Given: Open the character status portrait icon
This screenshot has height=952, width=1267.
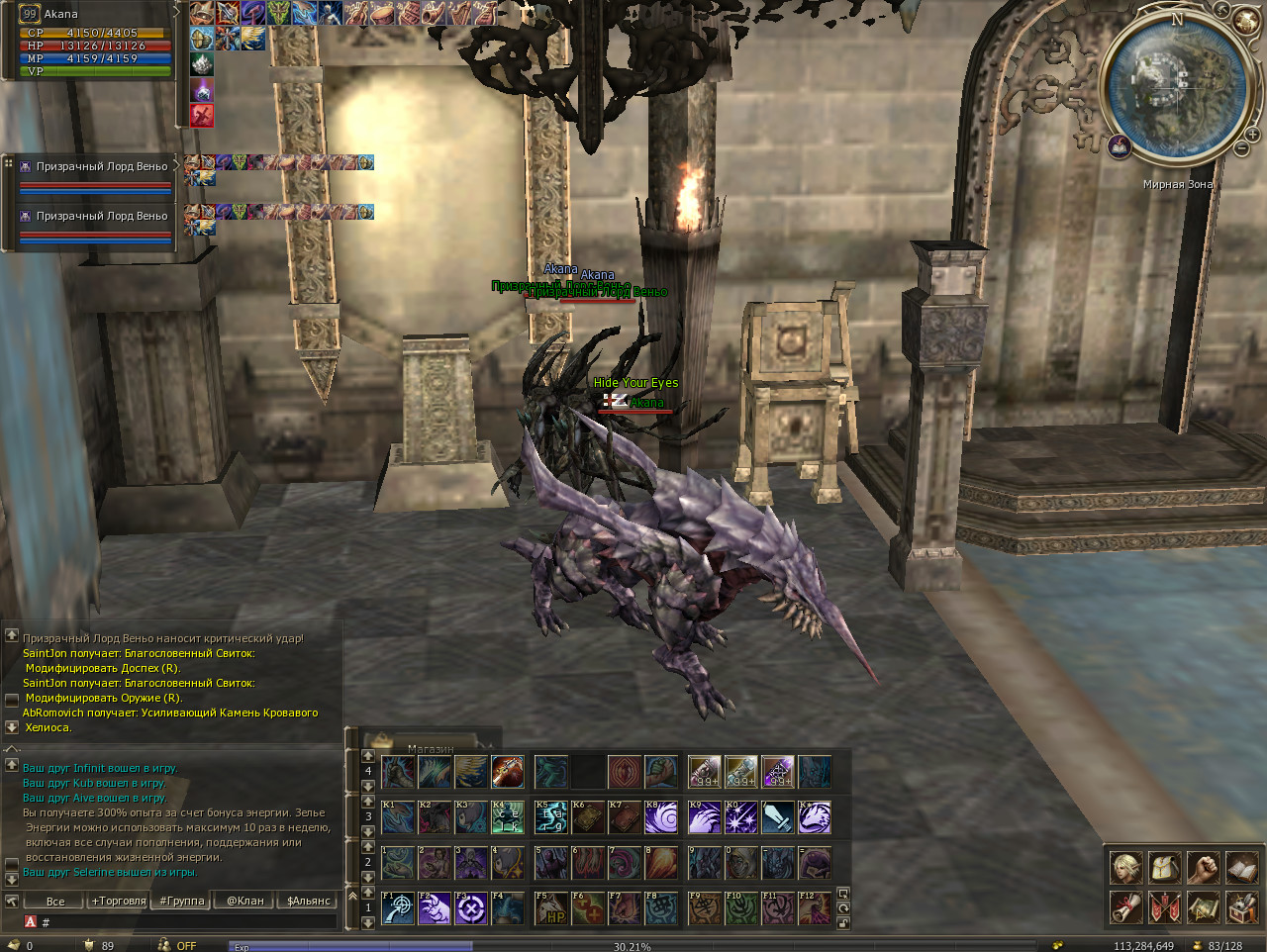Looking at the screenshot, I should (1125, 868).
